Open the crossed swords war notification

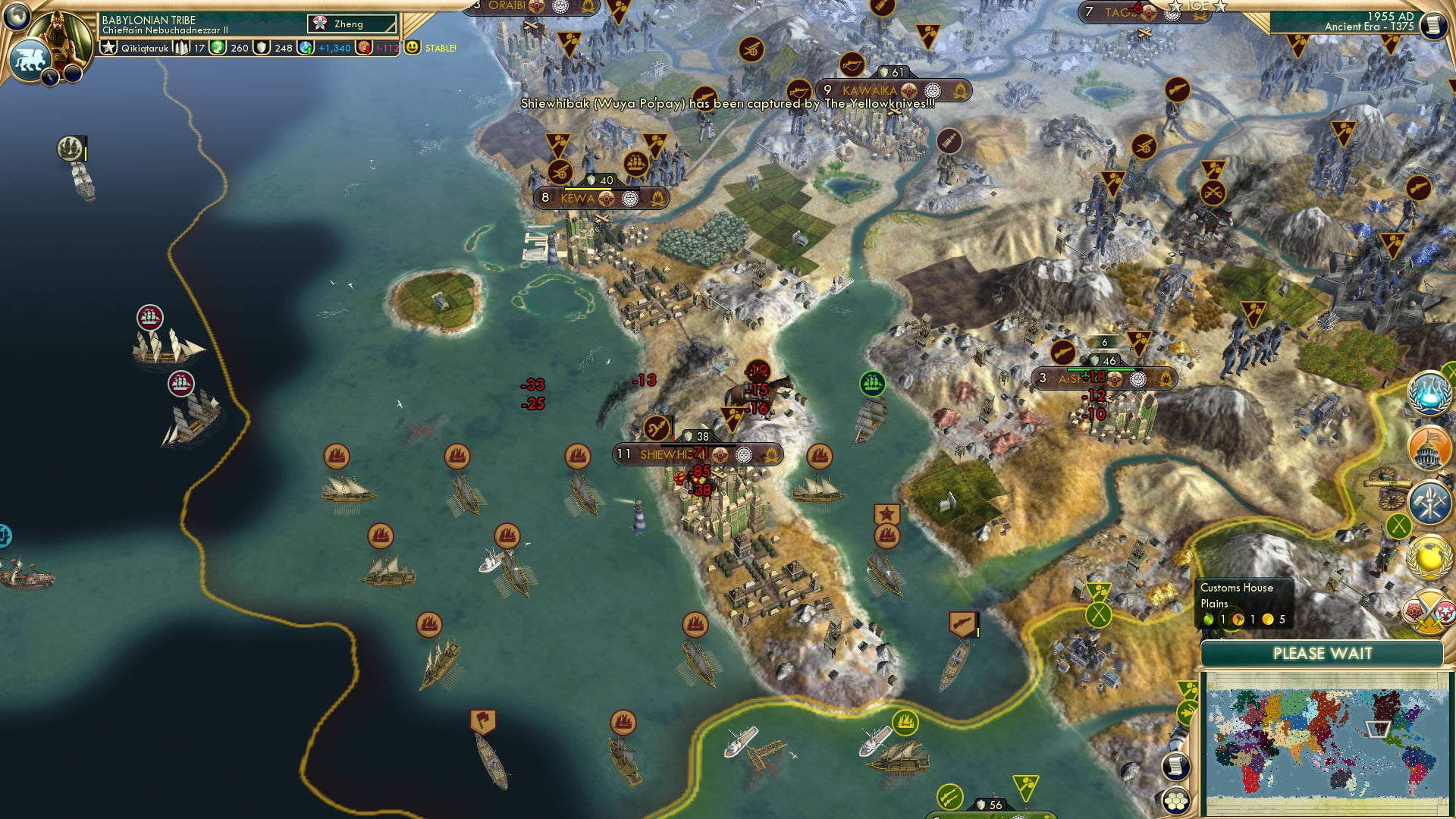[x=1429, y=610]
